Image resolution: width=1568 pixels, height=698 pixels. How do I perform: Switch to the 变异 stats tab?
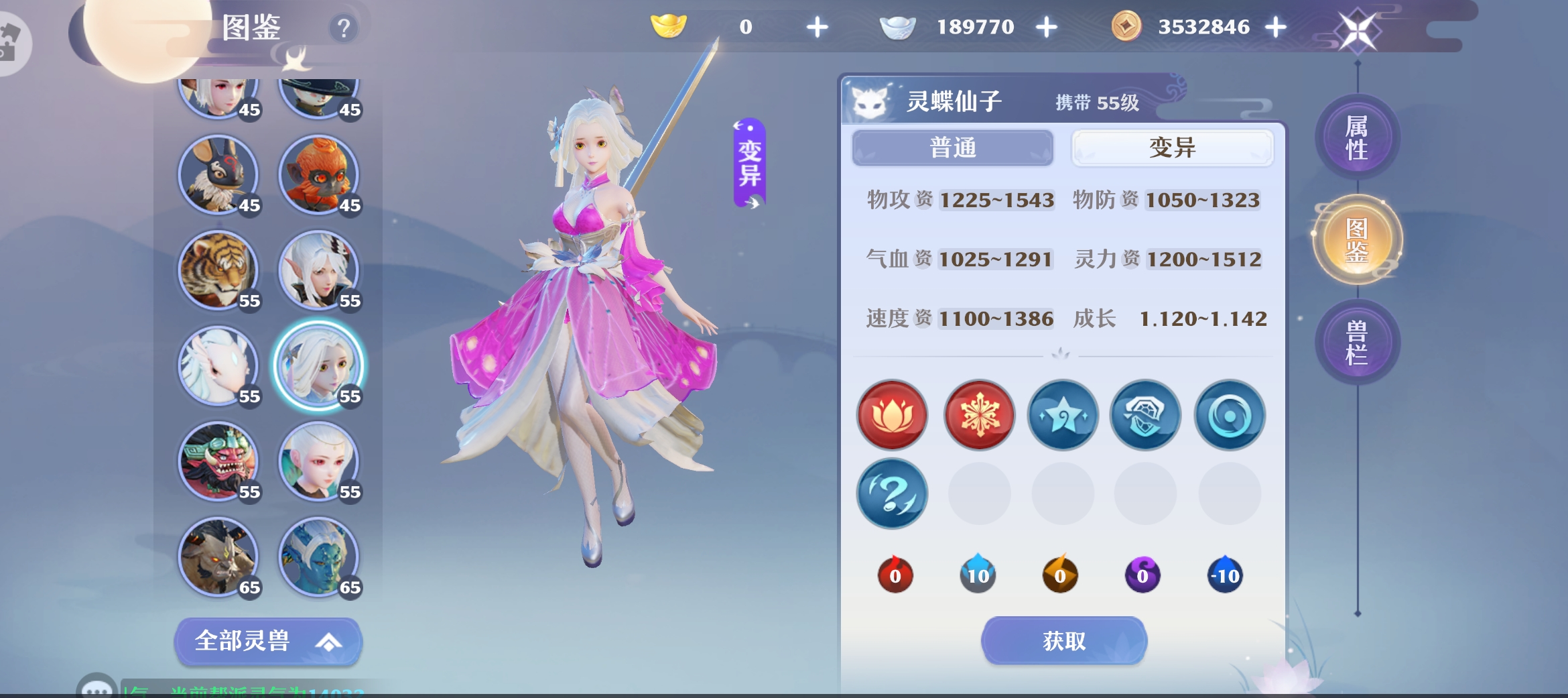[1172, 148]
